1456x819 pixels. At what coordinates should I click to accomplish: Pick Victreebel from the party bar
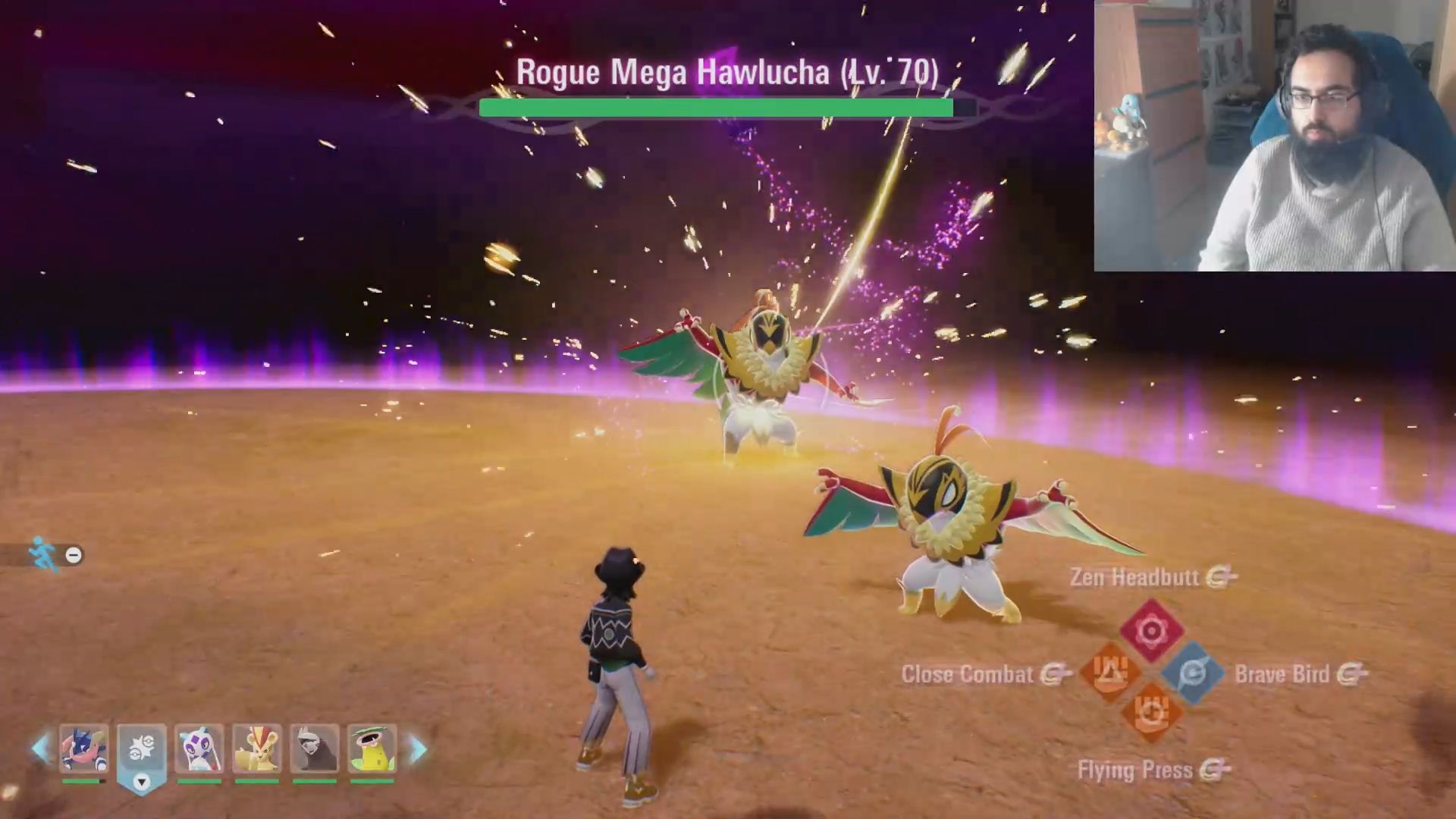tap(372, 749)
